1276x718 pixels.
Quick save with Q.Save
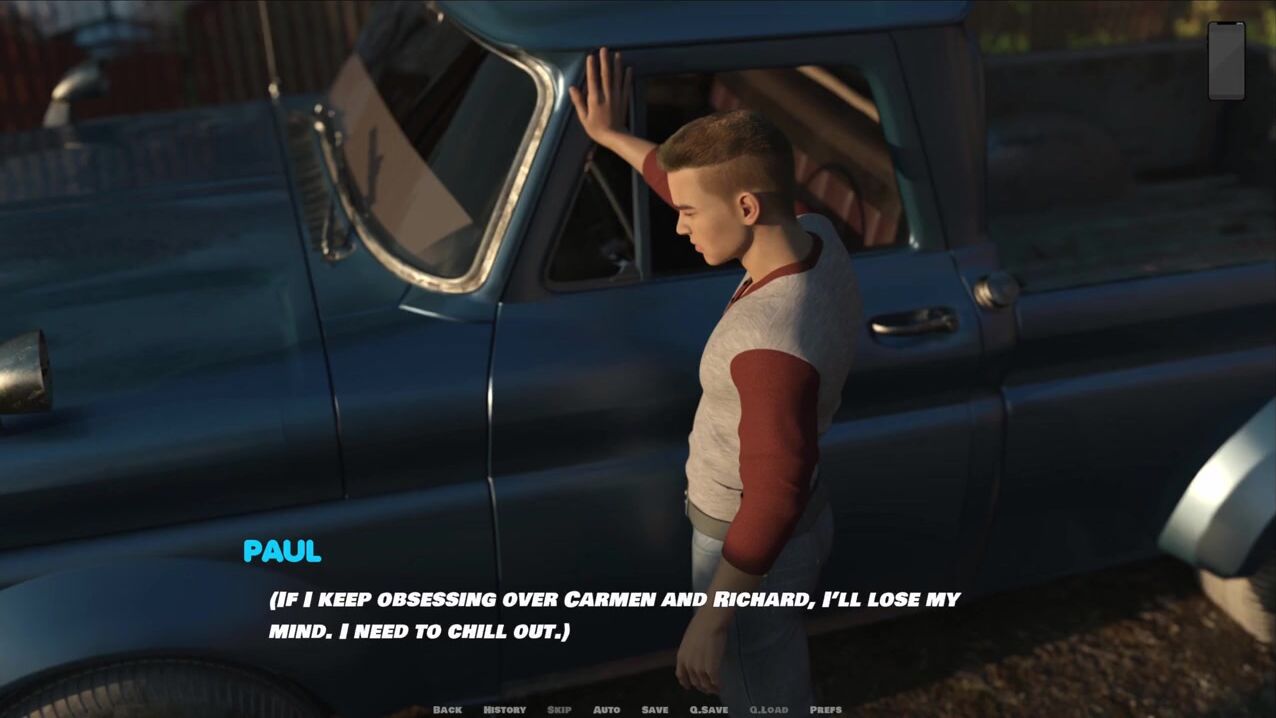point(709,710)
